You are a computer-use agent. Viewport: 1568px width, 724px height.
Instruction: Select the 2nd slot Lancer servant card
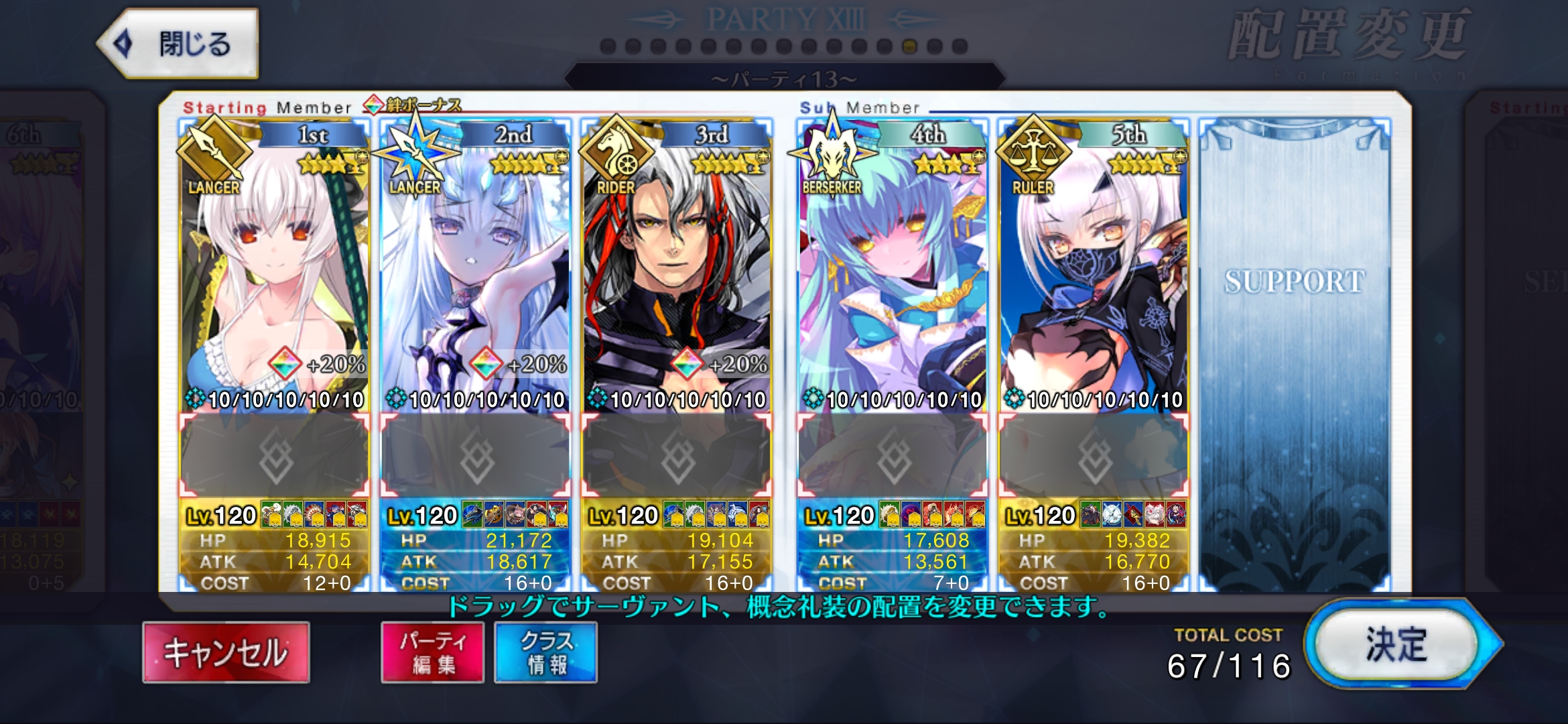coord(475,268)
